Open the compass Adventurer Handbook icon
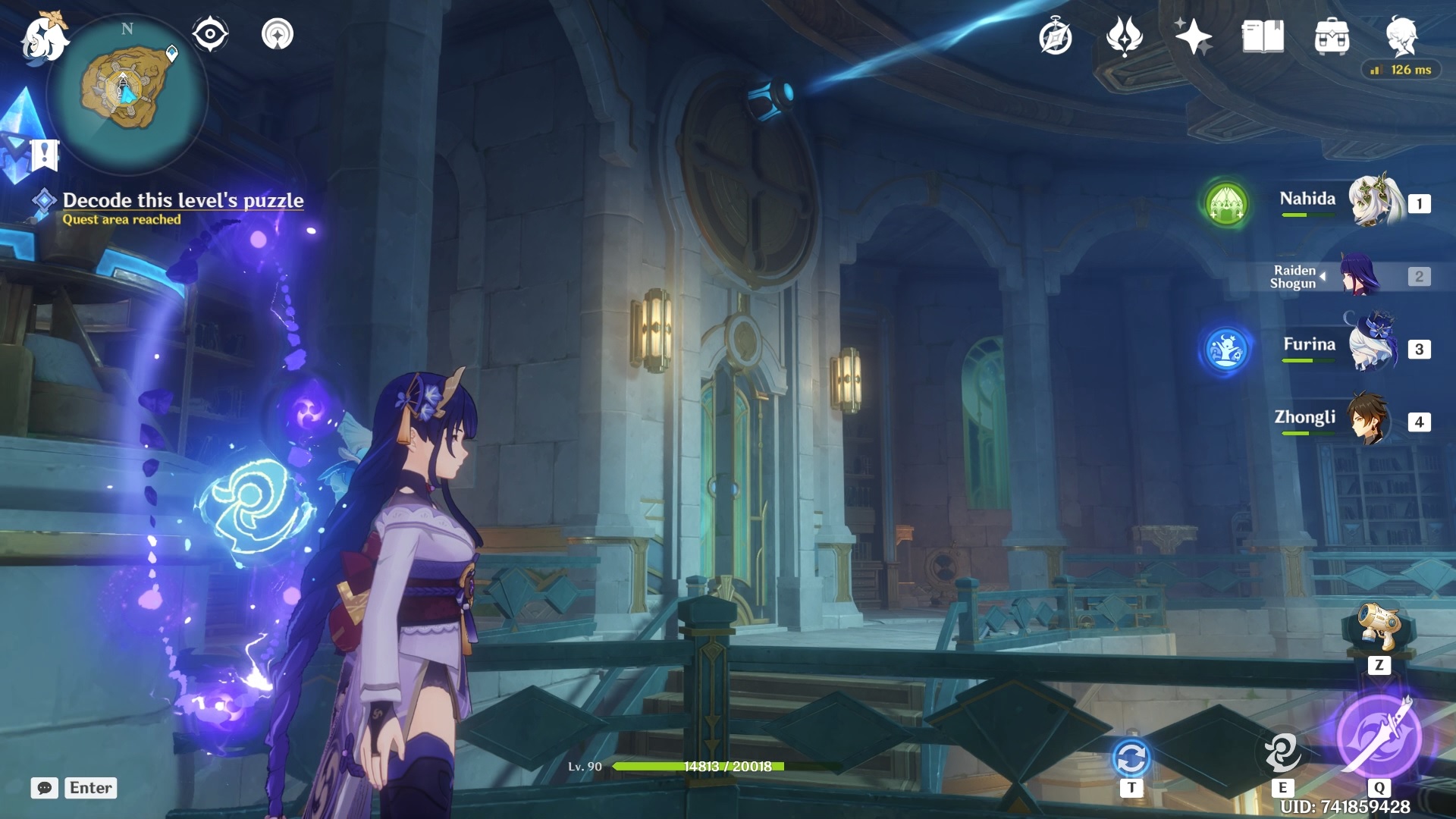This screenshot has height=819, width=1456. point(1055,37)
